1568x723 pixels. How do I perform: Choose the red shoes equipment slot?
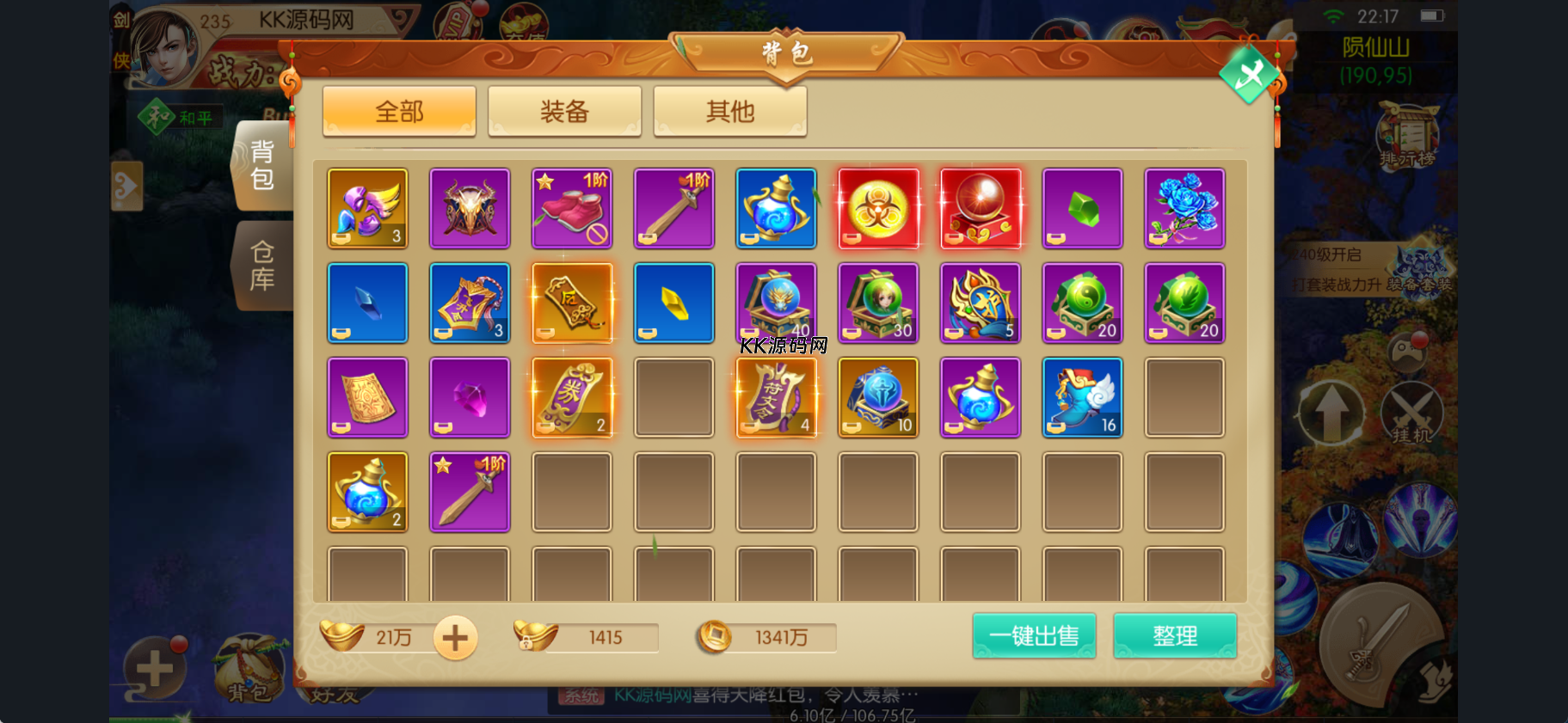[x=572, y=209]
